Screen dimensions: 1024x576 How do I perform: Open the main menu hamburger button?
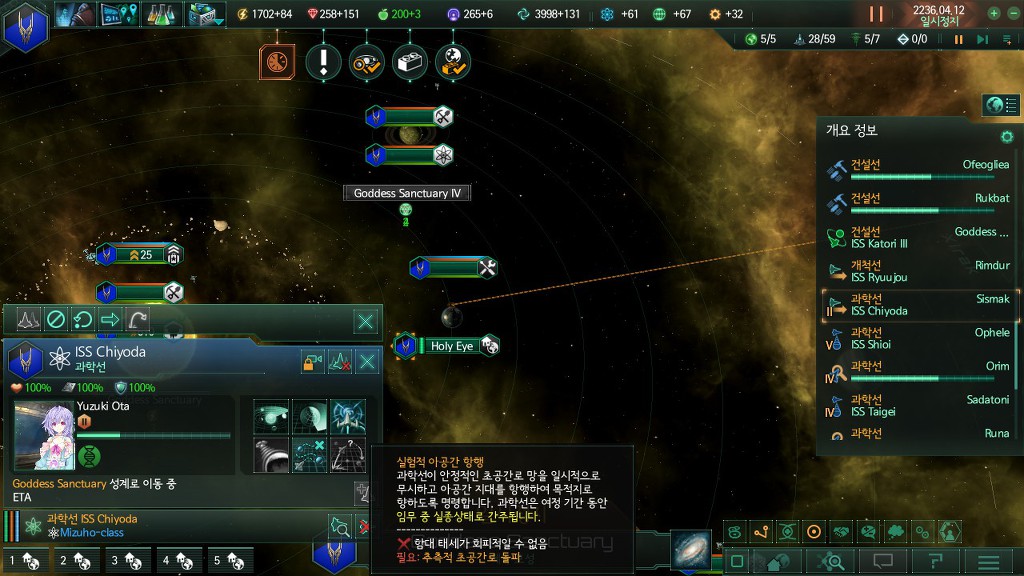988,562
